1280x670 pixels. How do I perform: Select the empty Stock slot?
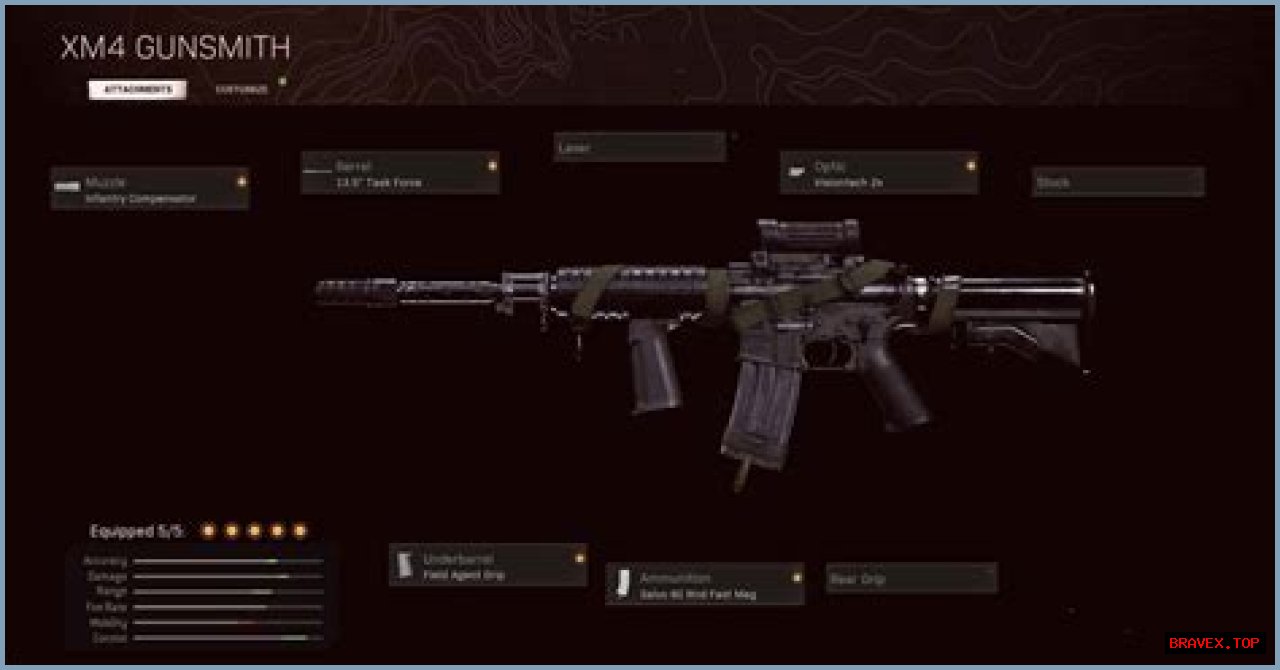tap(1118, 182)
